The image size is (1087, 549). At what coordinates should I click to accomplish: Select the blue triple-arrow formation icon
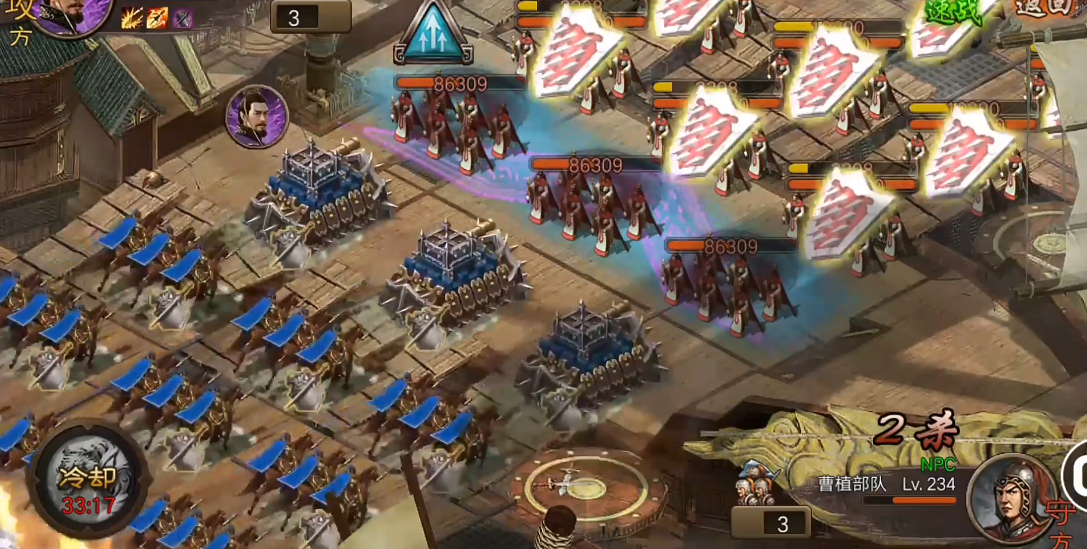(x=433, y=36)
